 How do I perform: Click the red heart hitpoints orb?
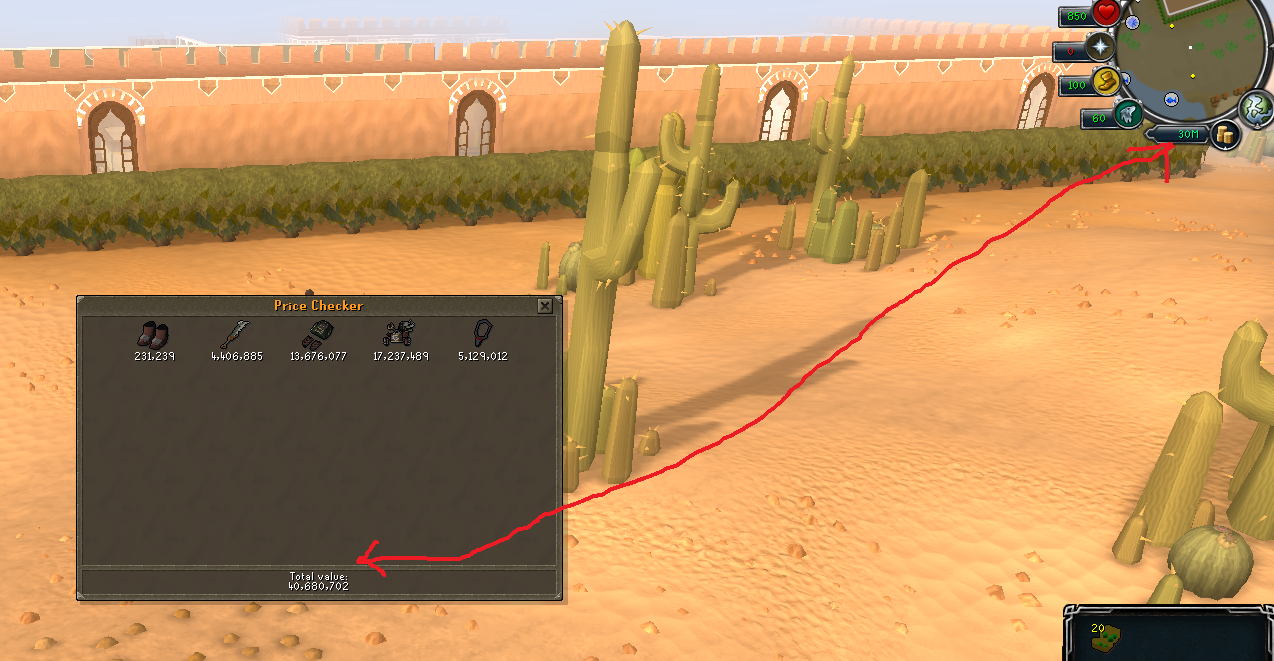(x=1106, y=14)
